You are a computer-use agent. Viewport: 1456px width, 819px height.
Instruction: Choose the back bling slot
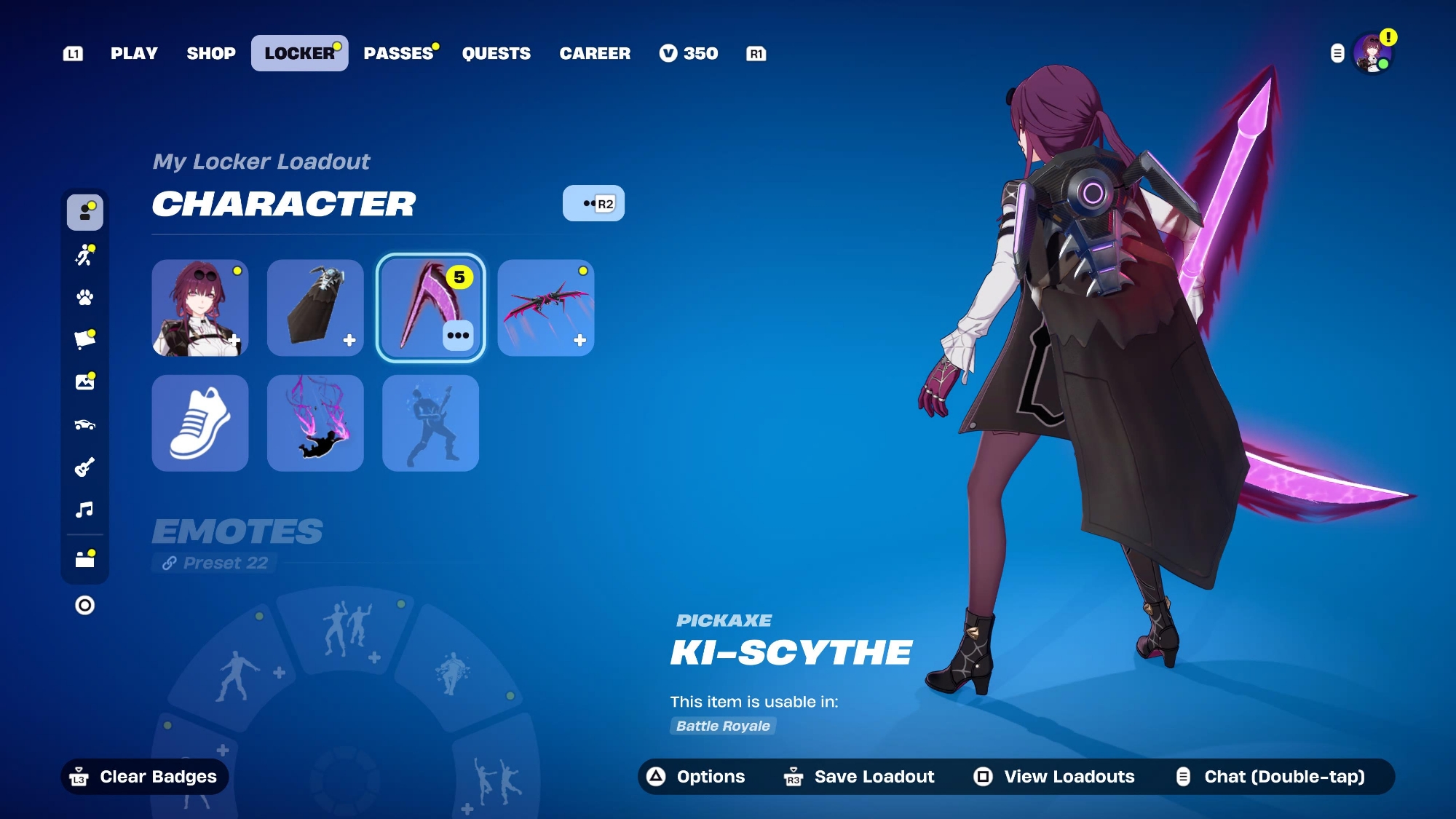pyautogui.click(x=315, y=308)
